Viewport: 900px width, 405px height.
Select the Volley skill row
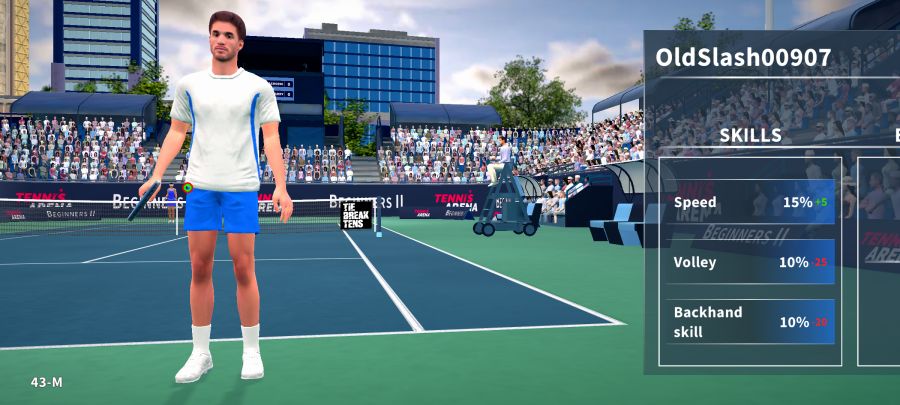750,262
